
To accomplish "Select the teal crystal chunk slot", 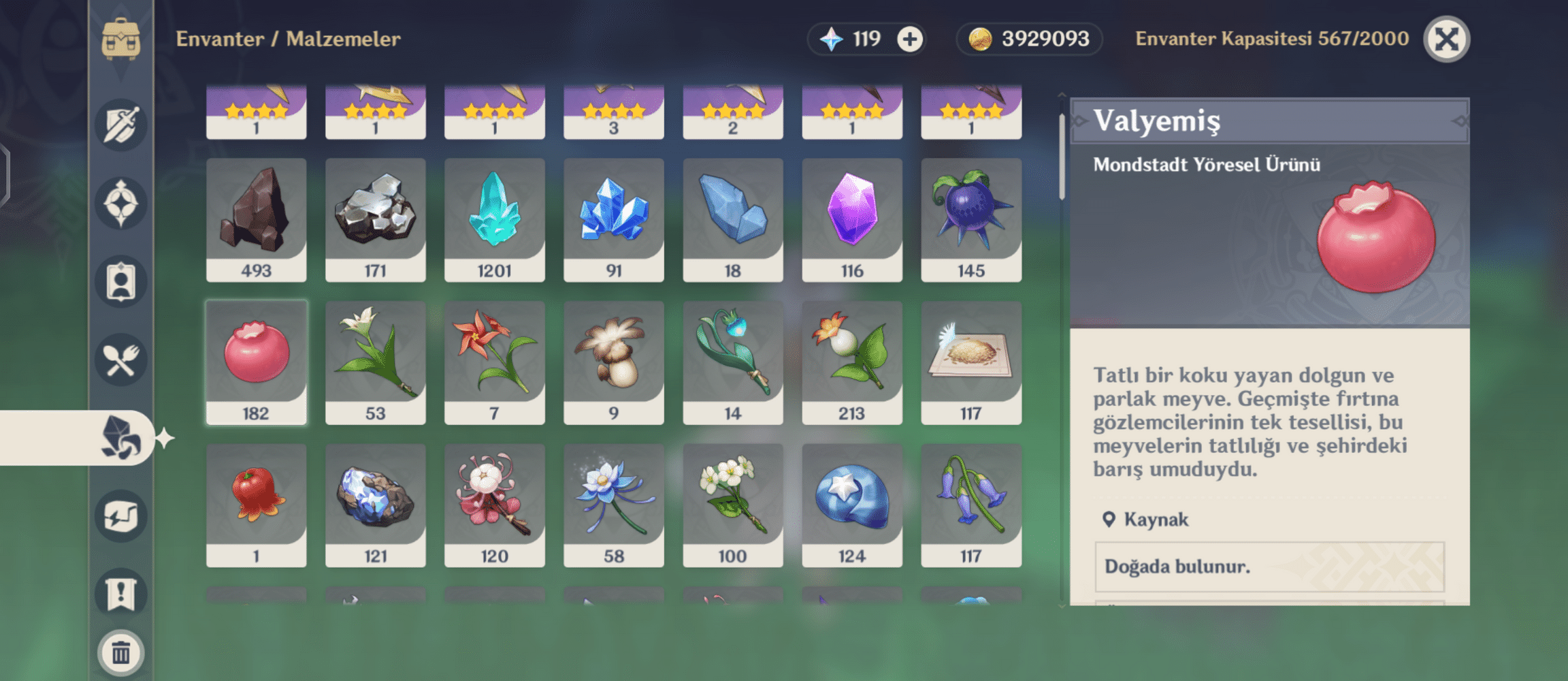I will coord(494,219).
